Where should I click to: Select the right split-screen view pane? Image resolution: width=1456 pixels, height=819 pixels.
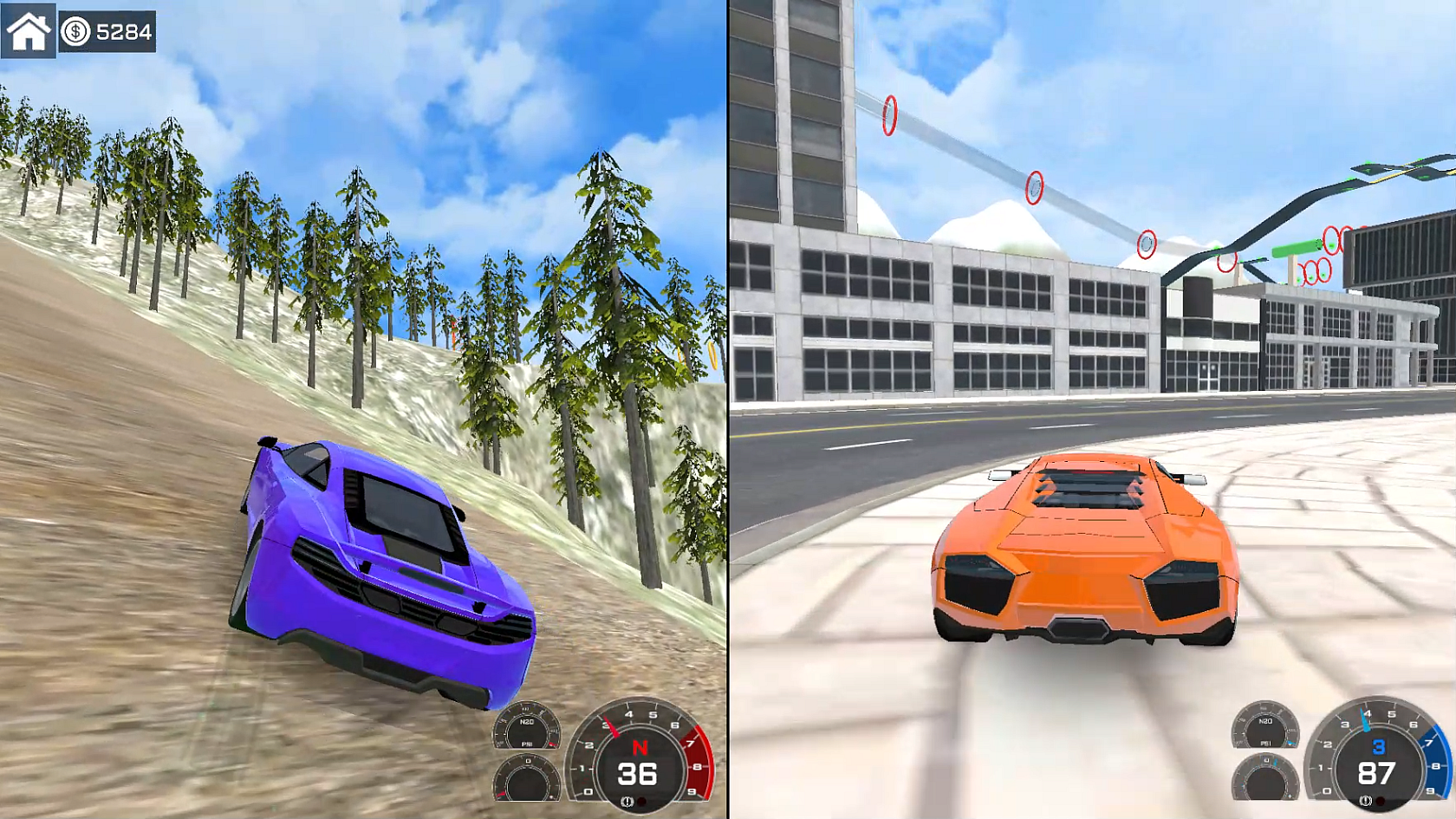(x=1092, y=407)
